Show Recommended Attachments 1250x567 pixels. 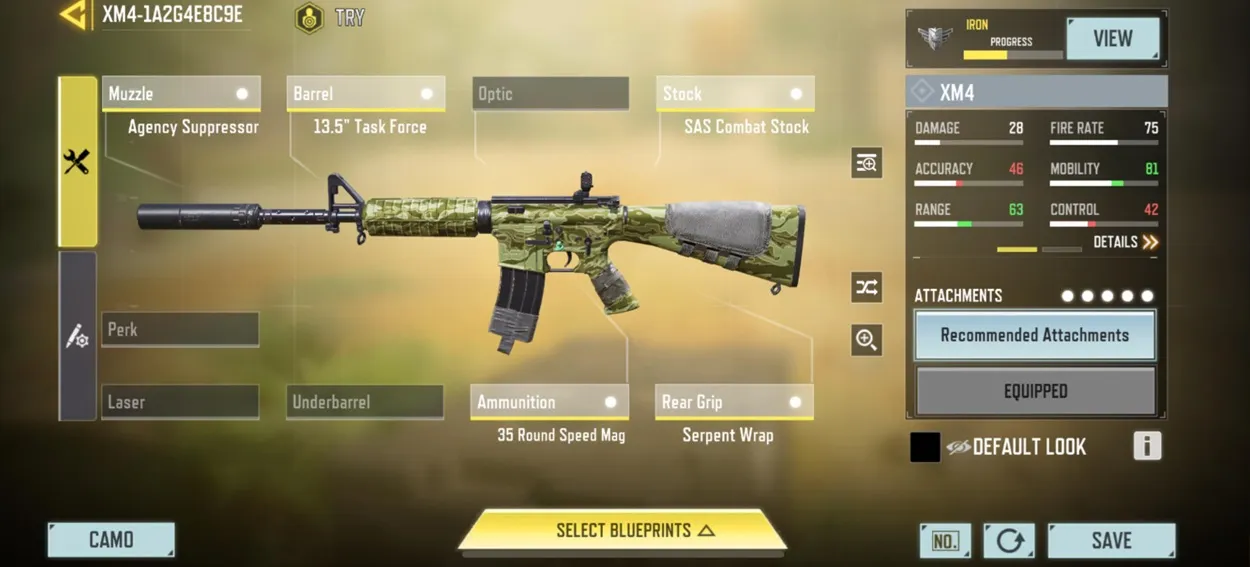(x=1035, y=336)
